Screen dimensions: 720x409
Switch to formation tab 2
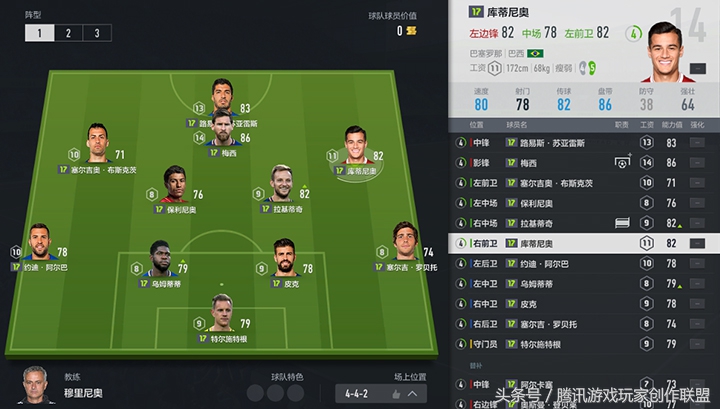point(69,33)
